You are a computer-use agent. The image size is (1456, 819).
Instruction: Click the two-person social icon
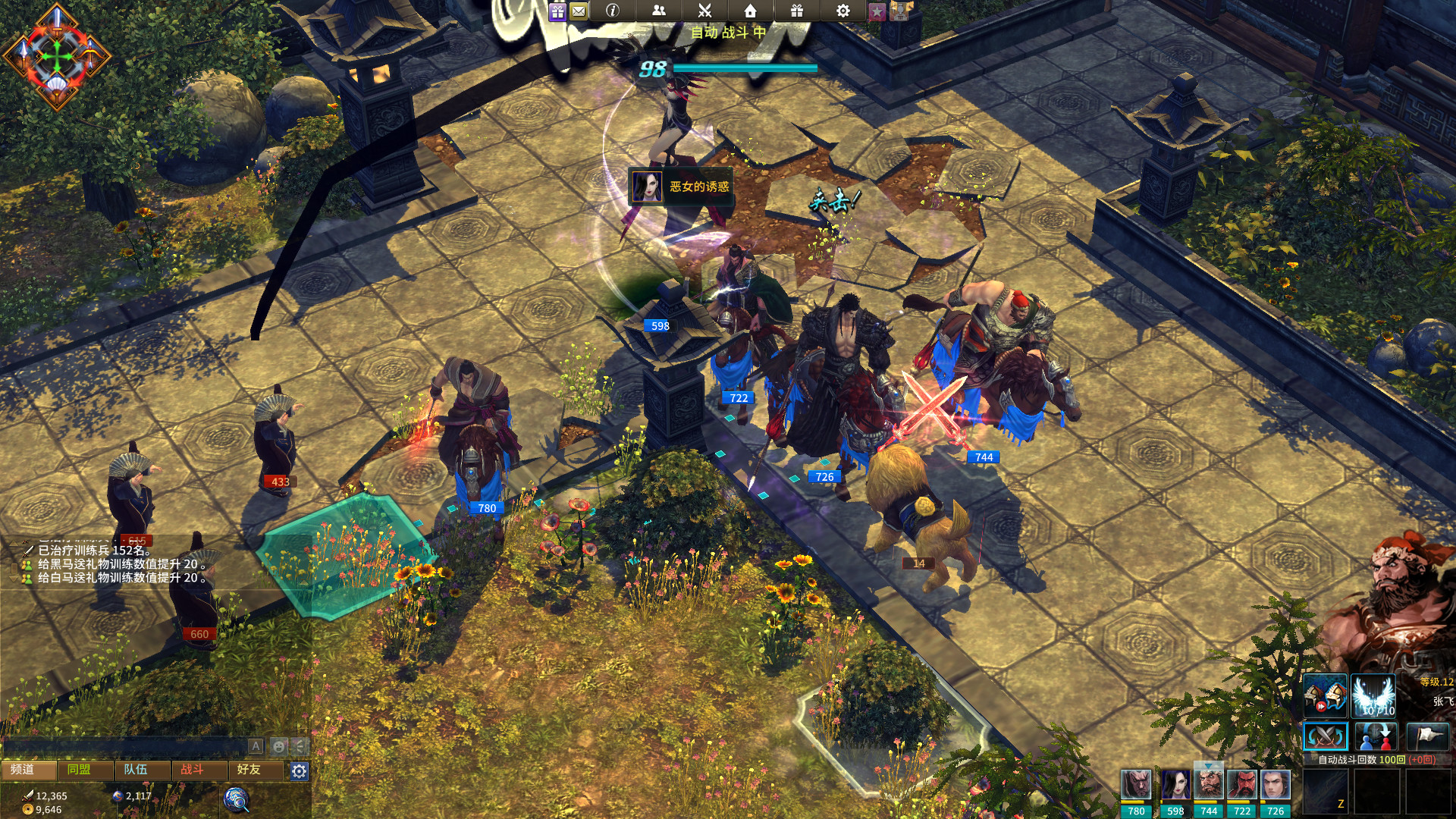point(659,11)
